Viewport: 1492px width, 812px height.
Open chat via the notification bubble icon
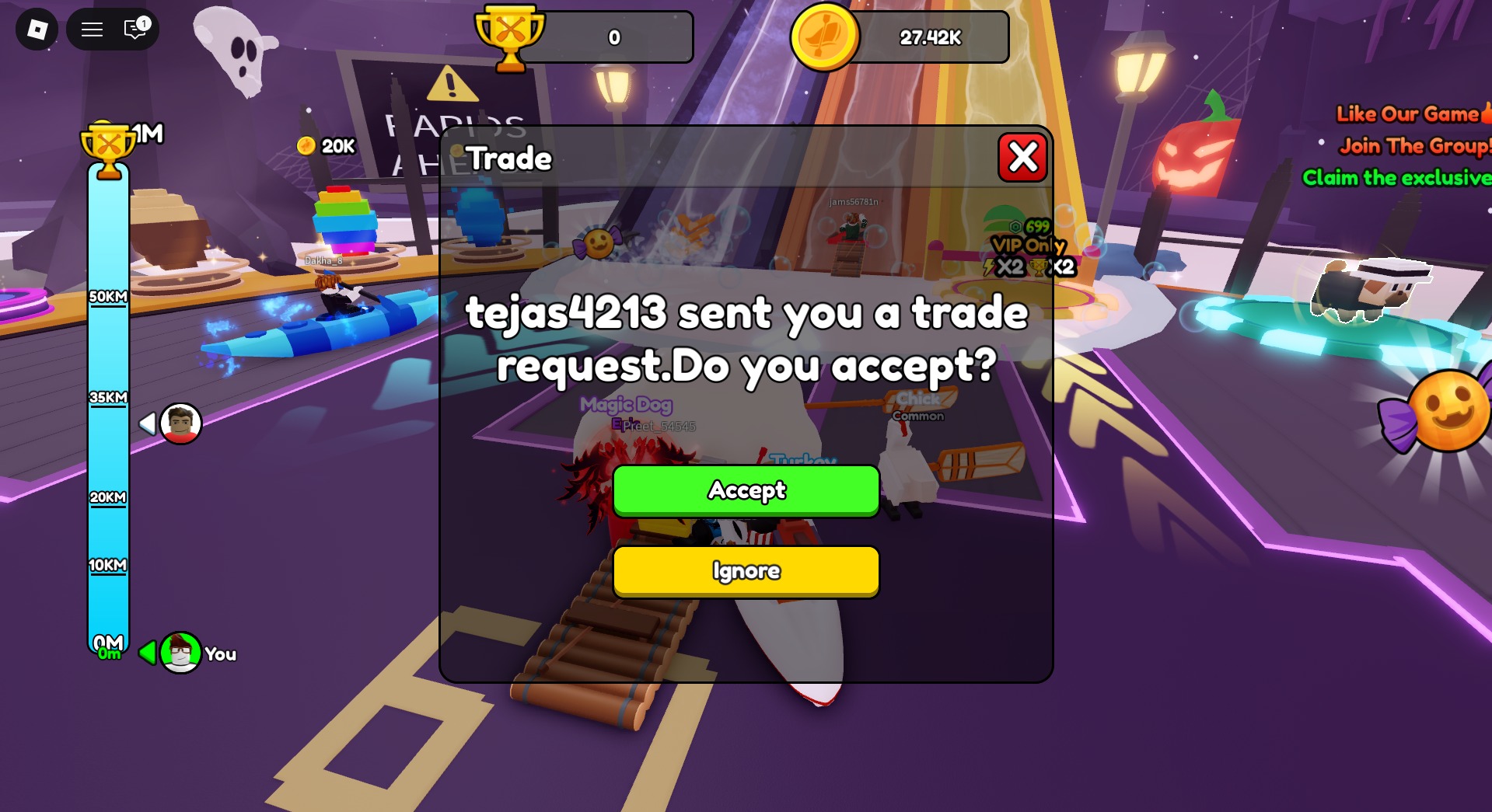132,30
